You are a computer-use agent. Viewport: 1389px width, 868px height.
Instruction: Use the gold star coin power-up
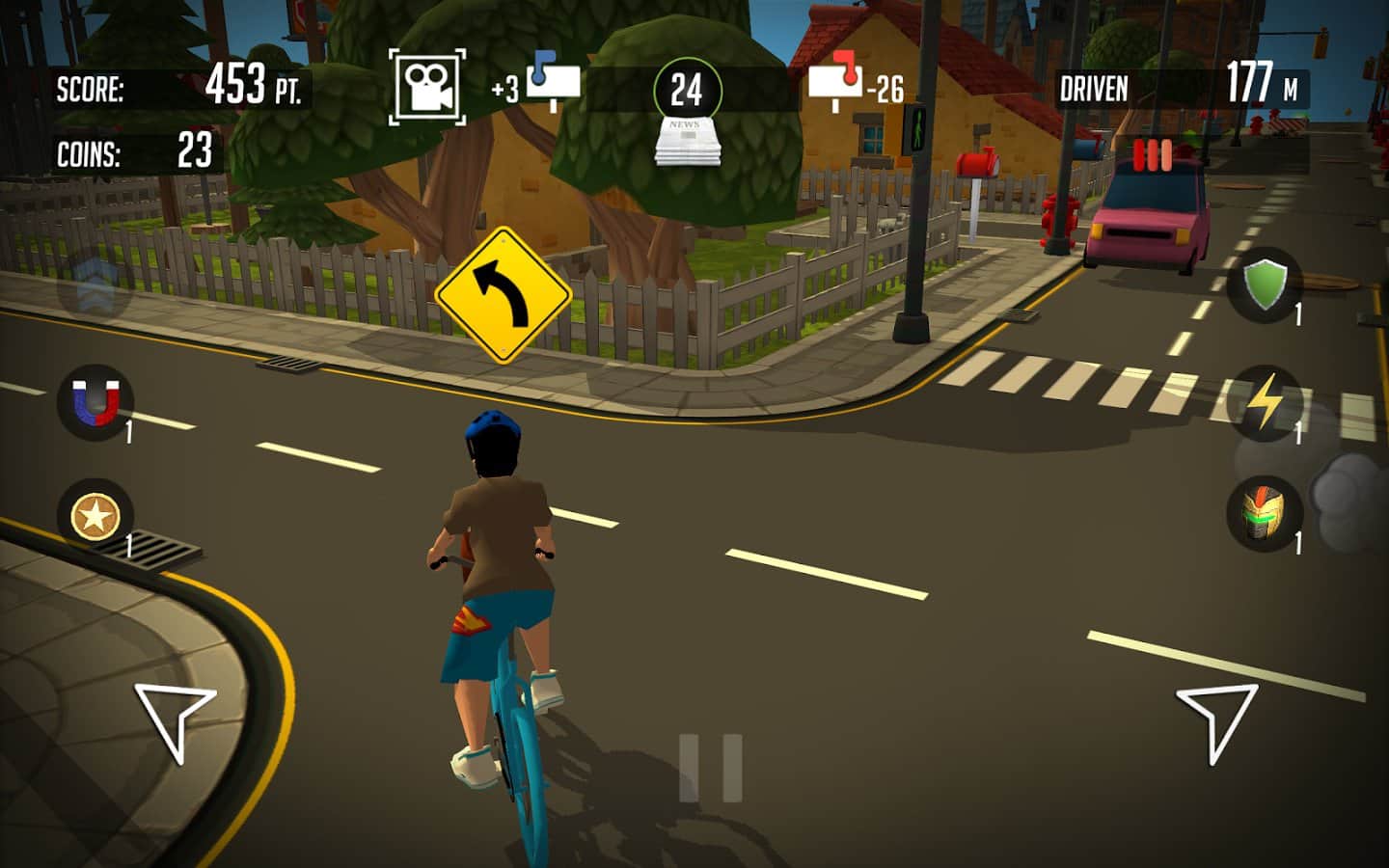click(x=95, y=516)
